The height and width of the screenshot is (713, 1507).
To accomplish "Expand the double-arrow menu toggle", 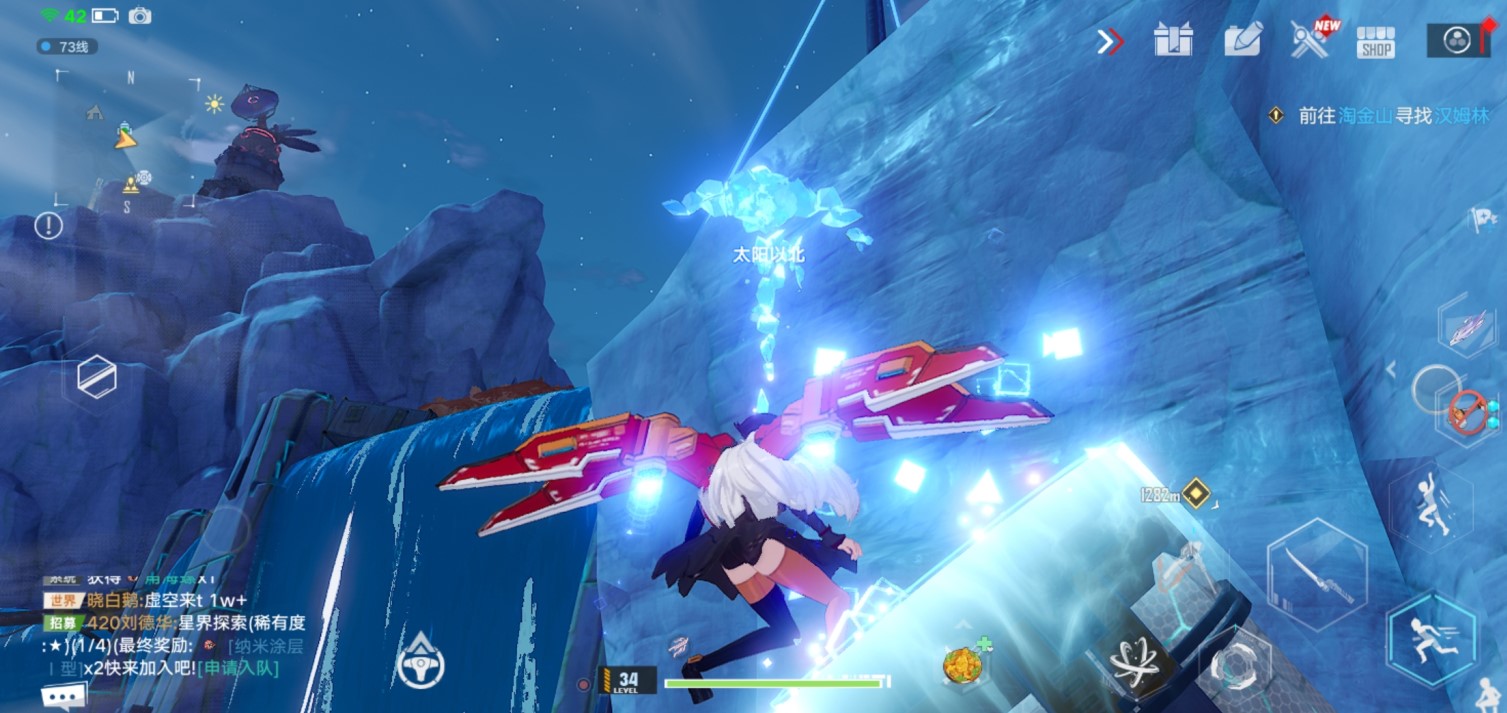I will [x=1109, y=41].
